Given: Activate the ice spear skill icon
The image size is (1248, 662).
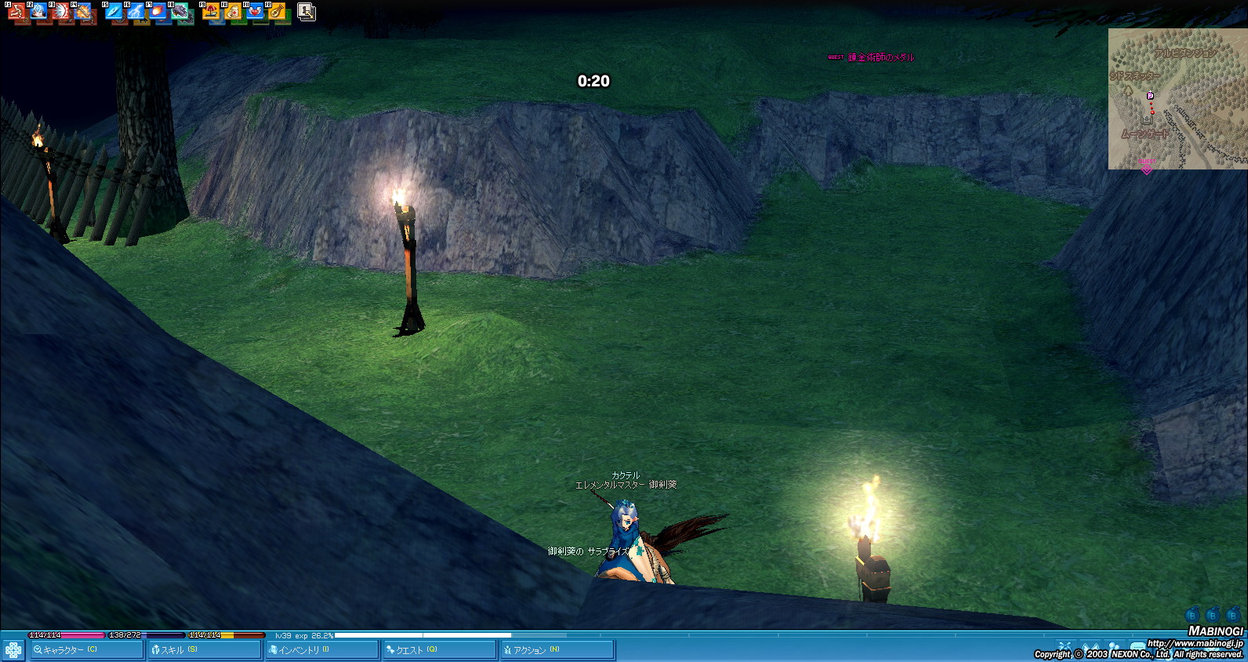Looking at the screenshot, I should (112, 11).
